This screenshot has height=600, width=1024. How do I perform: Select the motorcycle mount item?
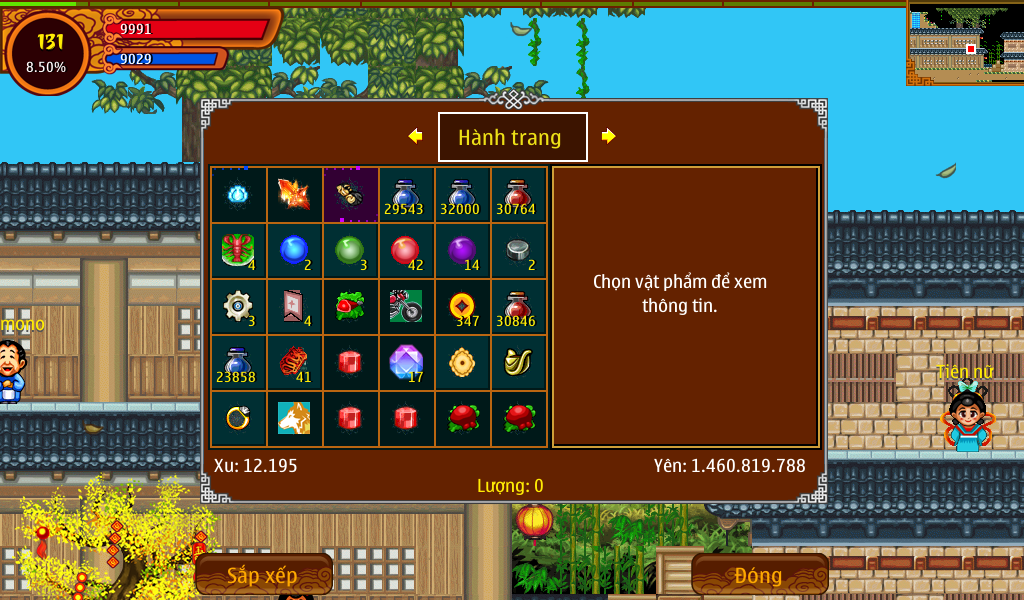click(x=406, y=307)
